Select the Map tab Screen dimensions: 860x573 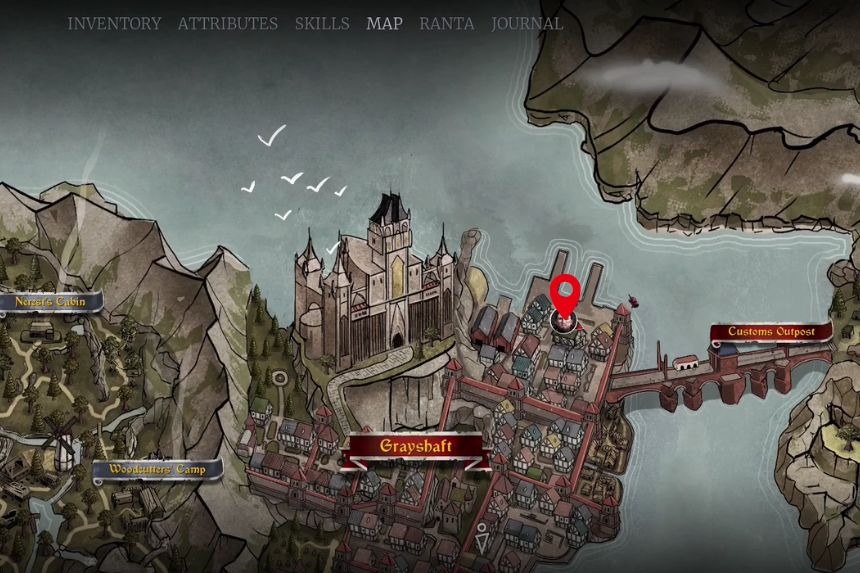pos(384,23)
